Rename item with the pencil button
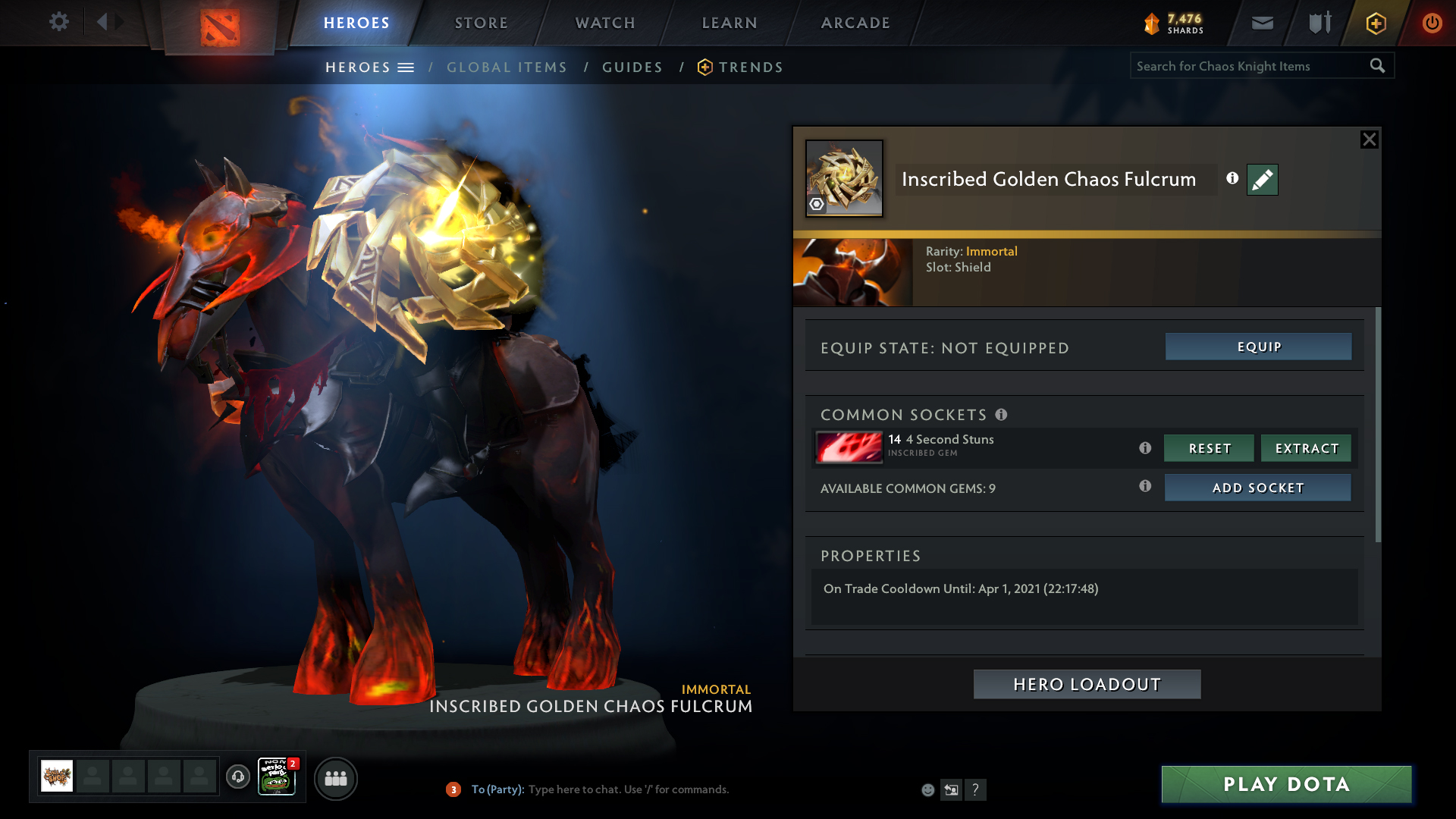 pos(1262,180)
